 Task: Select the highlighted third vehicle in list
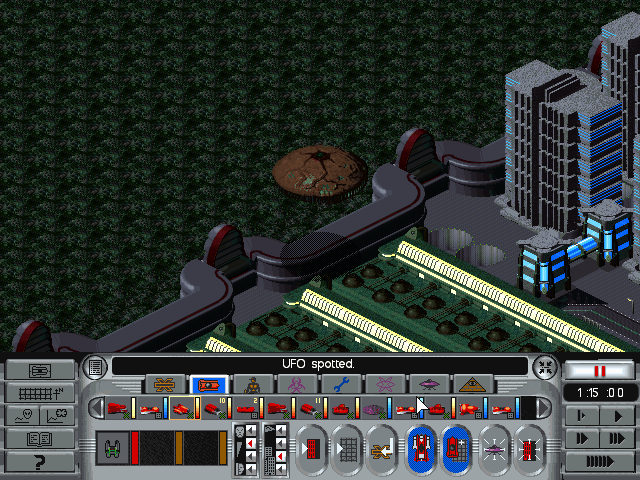pos(181,408)
